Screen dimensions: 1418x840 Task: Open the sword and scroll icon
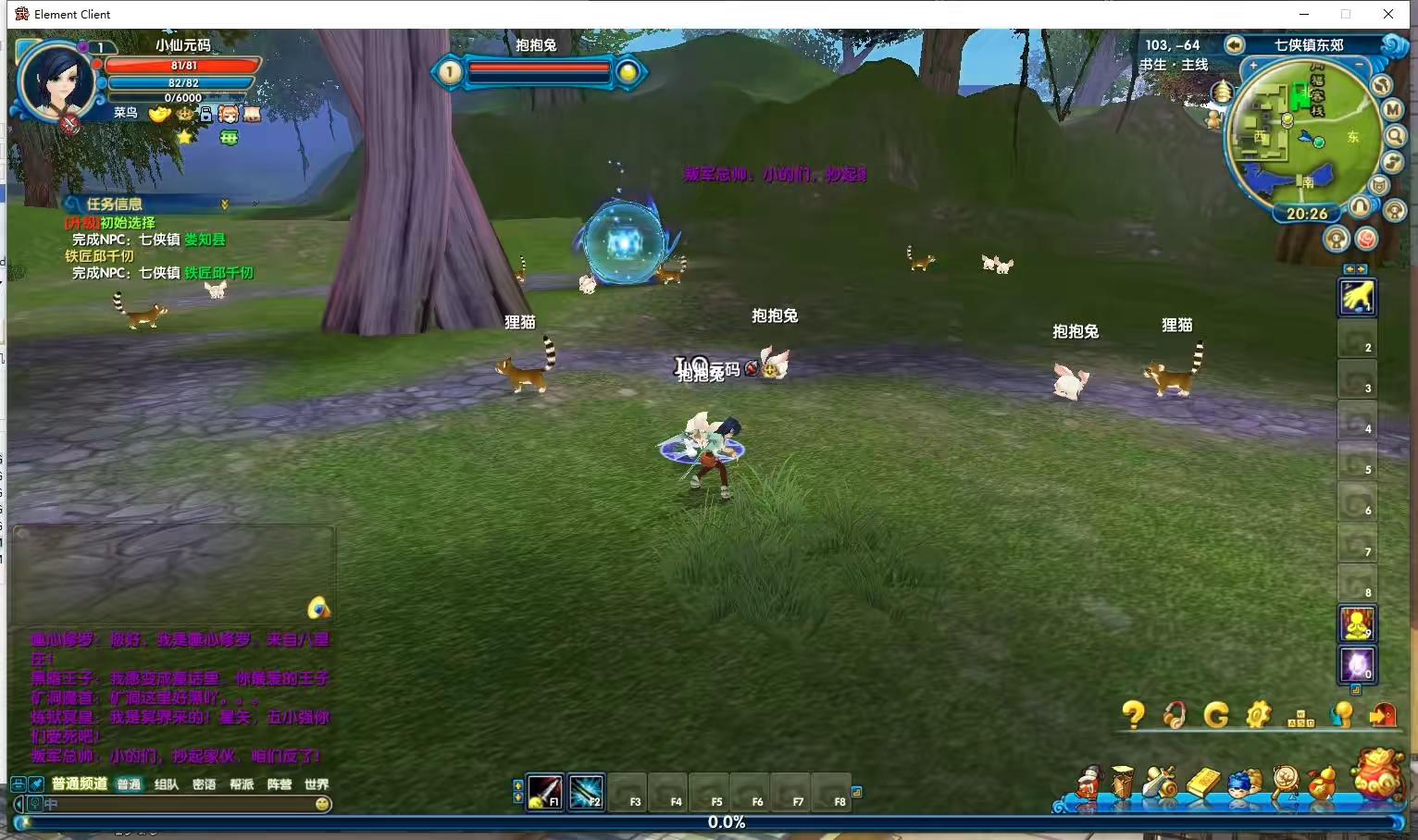click(1160, 783)
